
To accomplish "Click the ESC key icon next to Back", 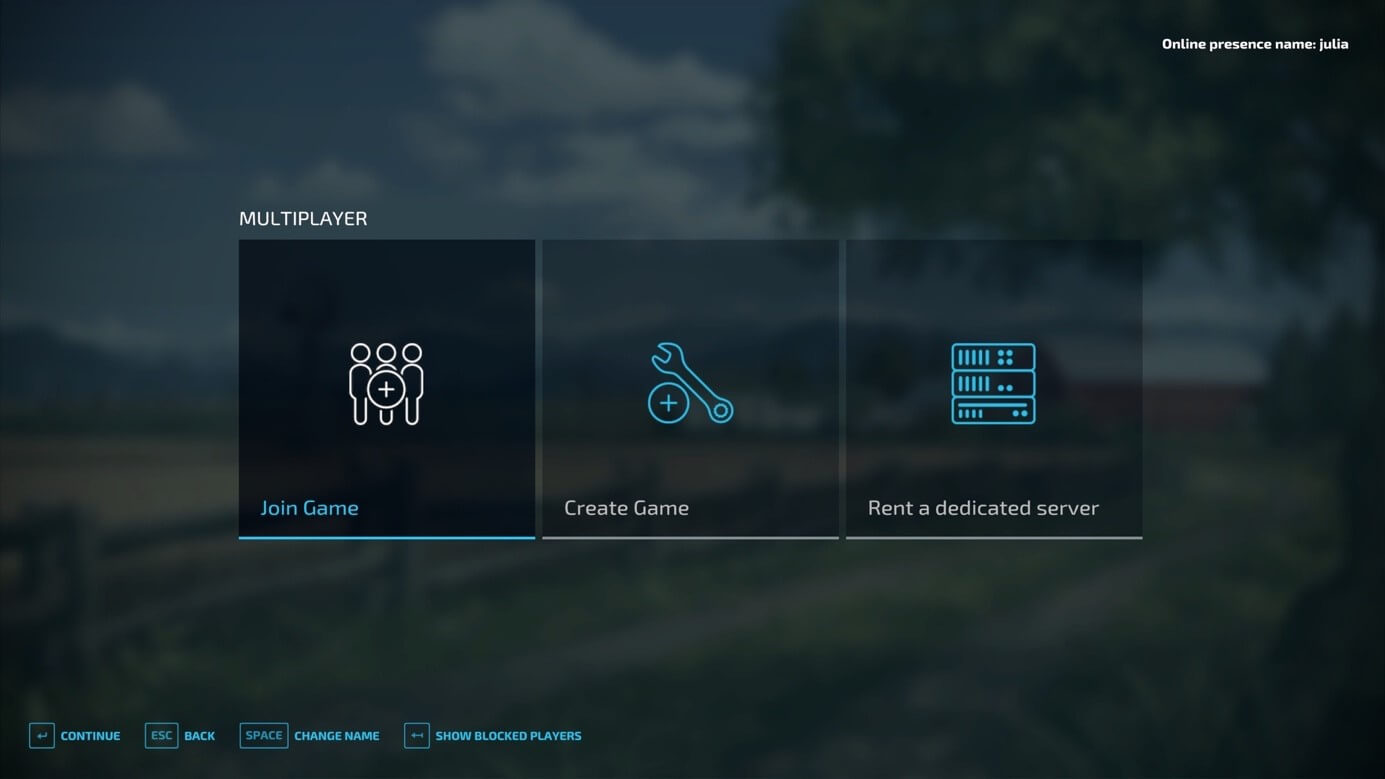I will coord(161,735).
